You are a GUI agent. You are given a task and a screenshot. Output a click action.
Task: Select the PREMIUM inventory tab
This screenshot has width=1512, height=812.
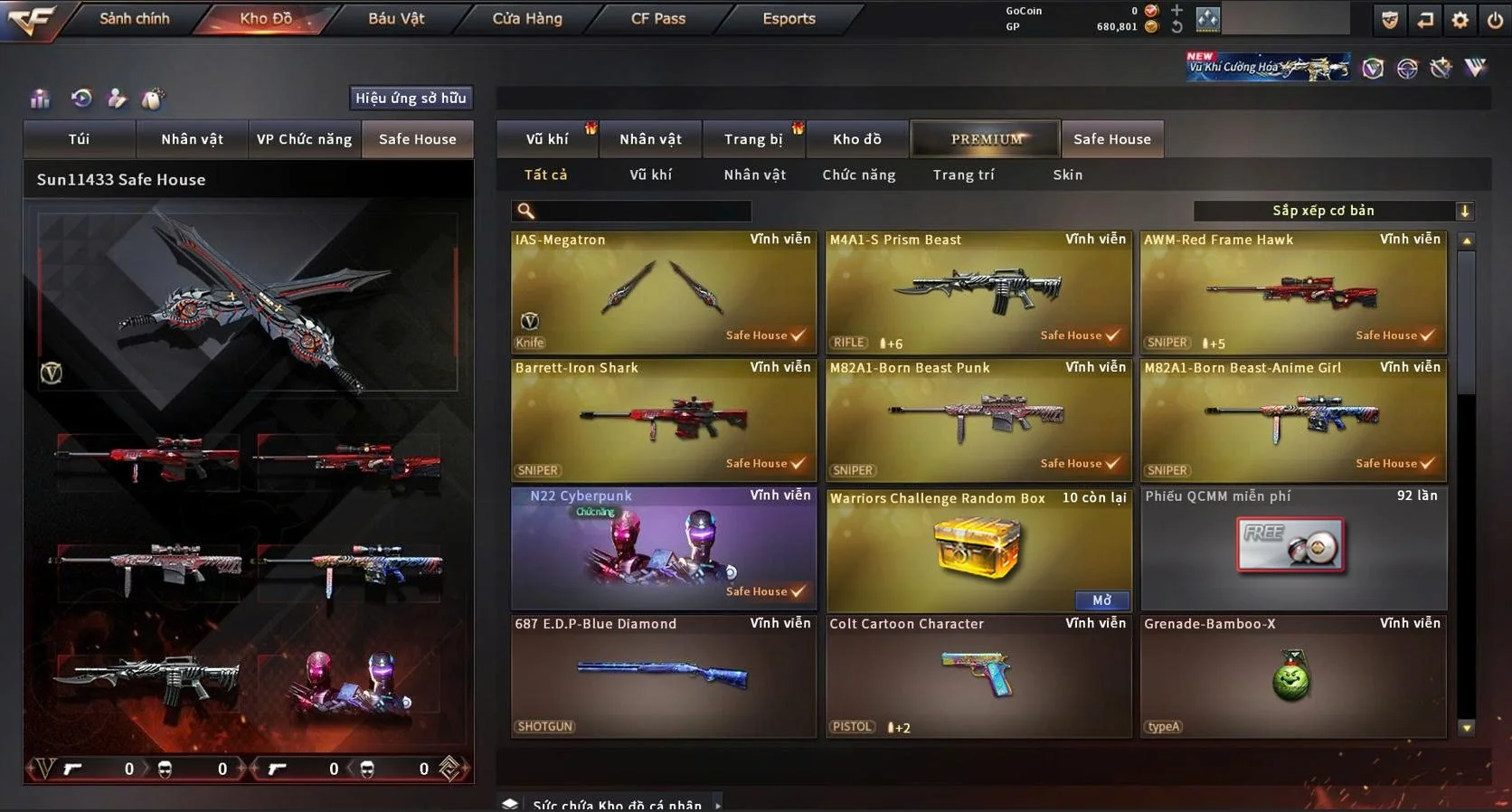986,139
